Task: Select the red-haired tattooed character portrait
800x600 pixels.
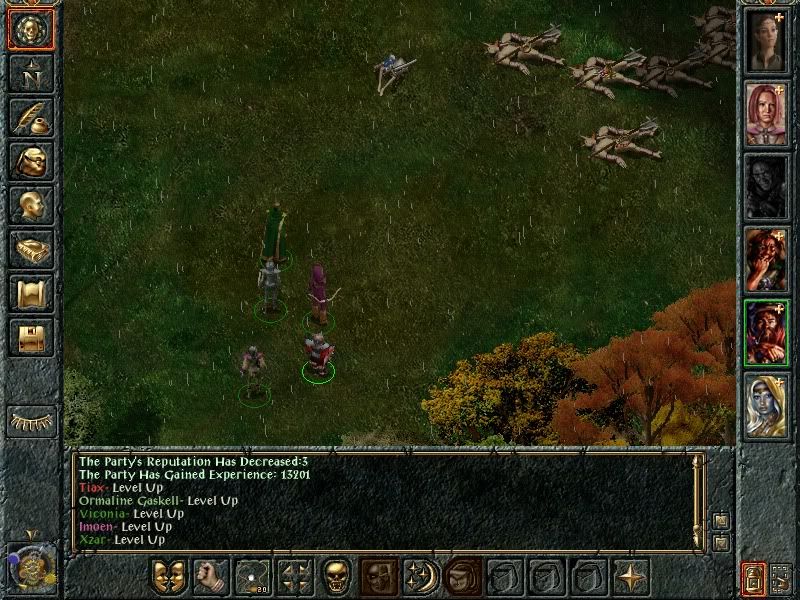Action: 766,260
